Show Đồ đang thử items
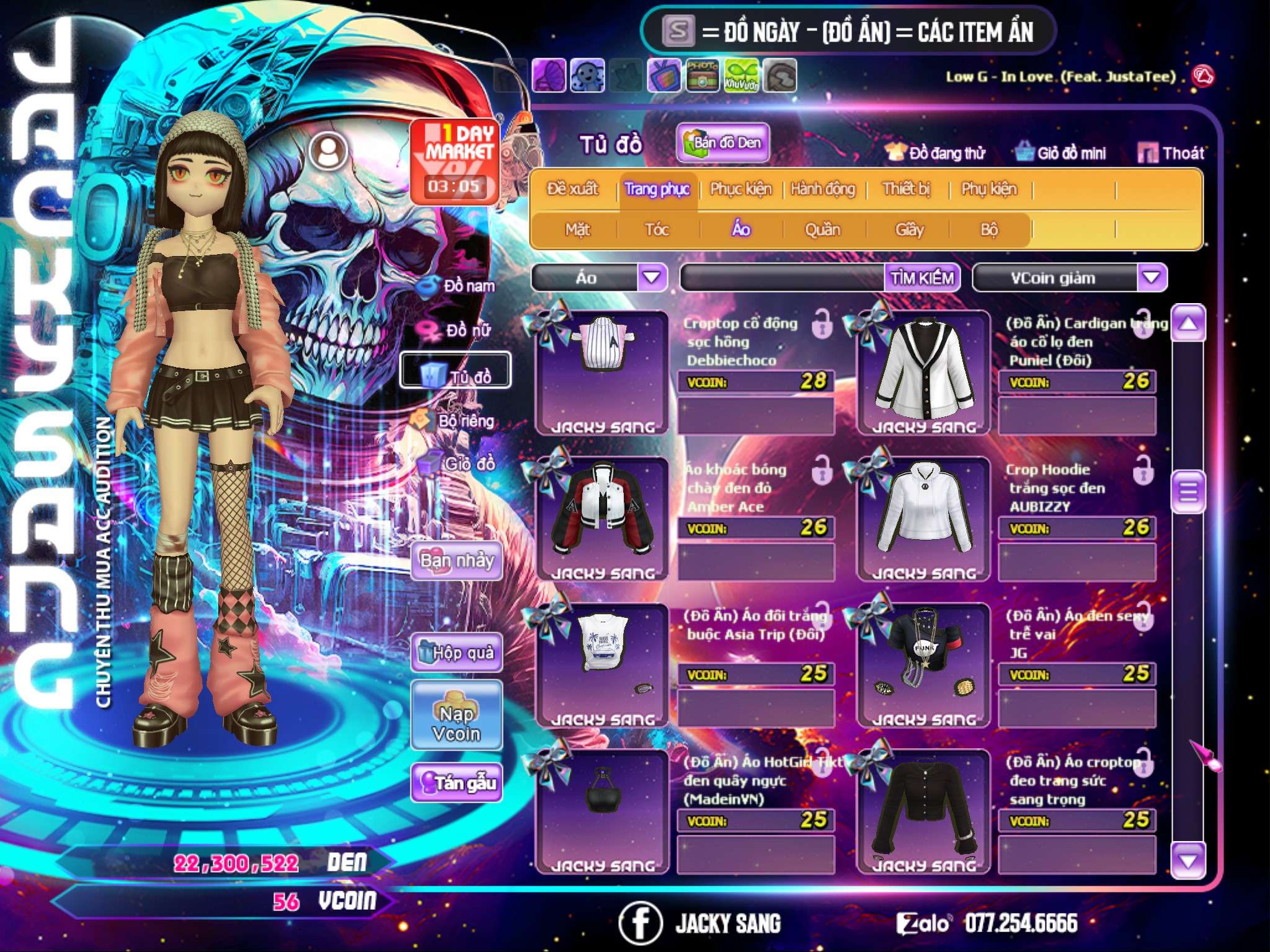This screenshot has width=1270, height=952. coord(936,153)
